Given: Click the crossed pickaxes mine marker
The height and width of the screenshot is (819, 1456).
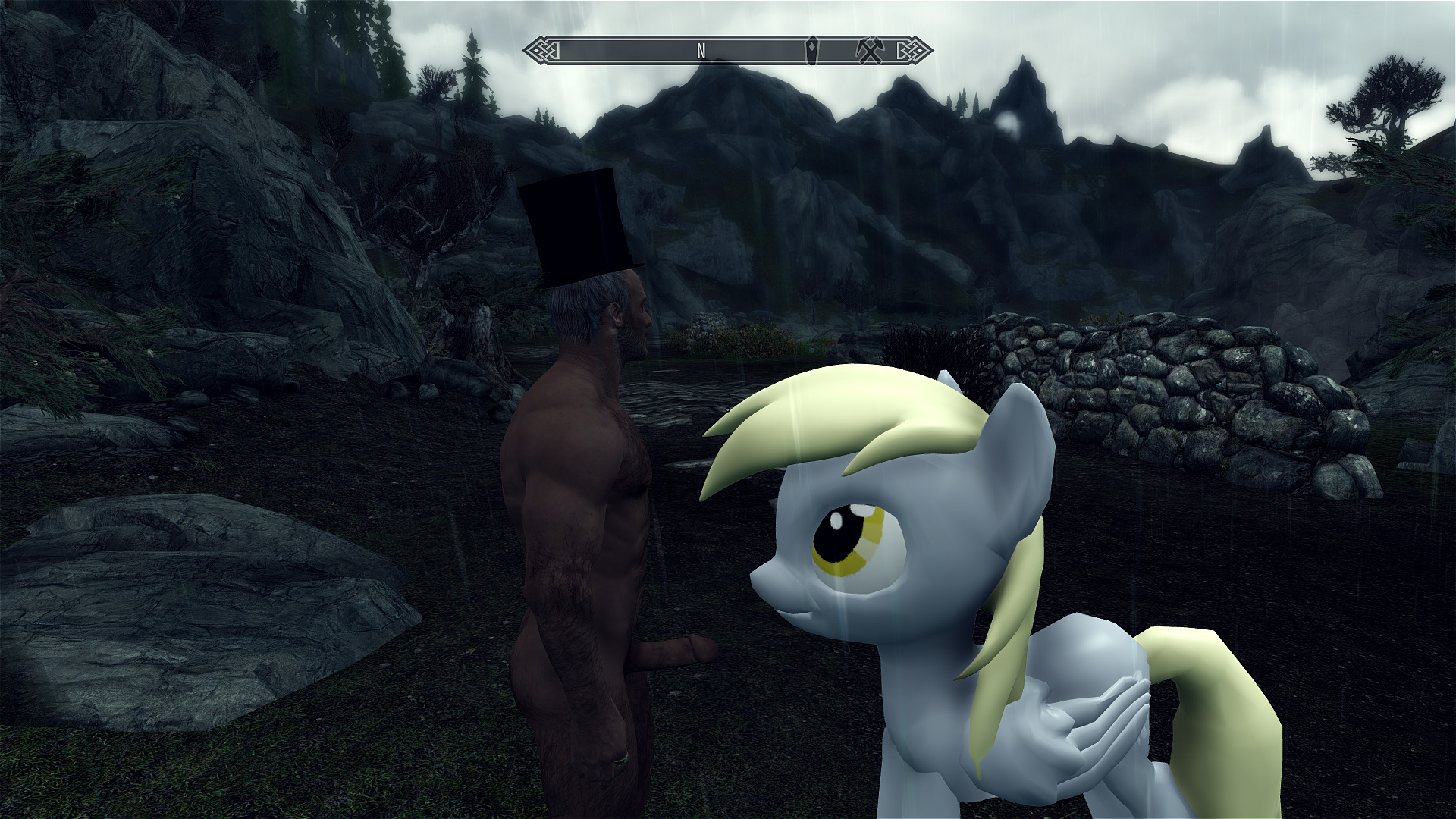Looking at the screenshot, I should coord(868,50).
